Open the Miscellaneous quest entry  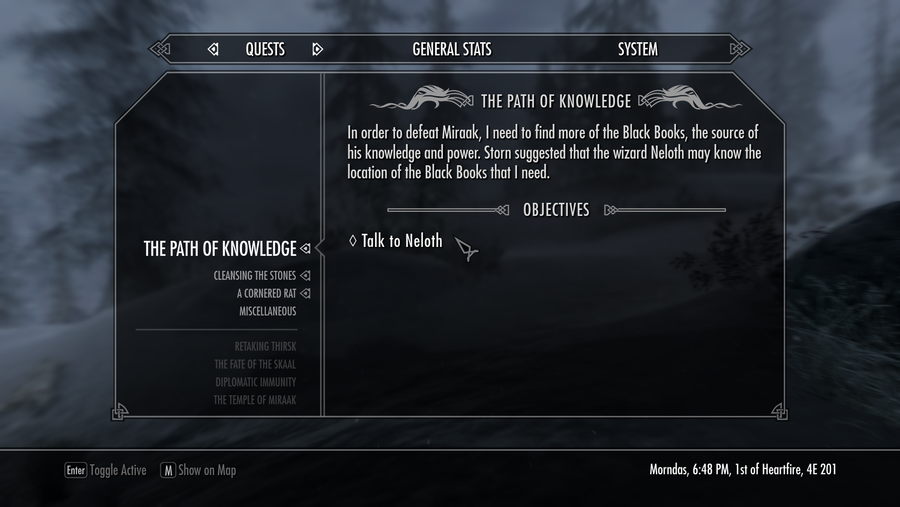pyautogui.click(x=267, y=312)
